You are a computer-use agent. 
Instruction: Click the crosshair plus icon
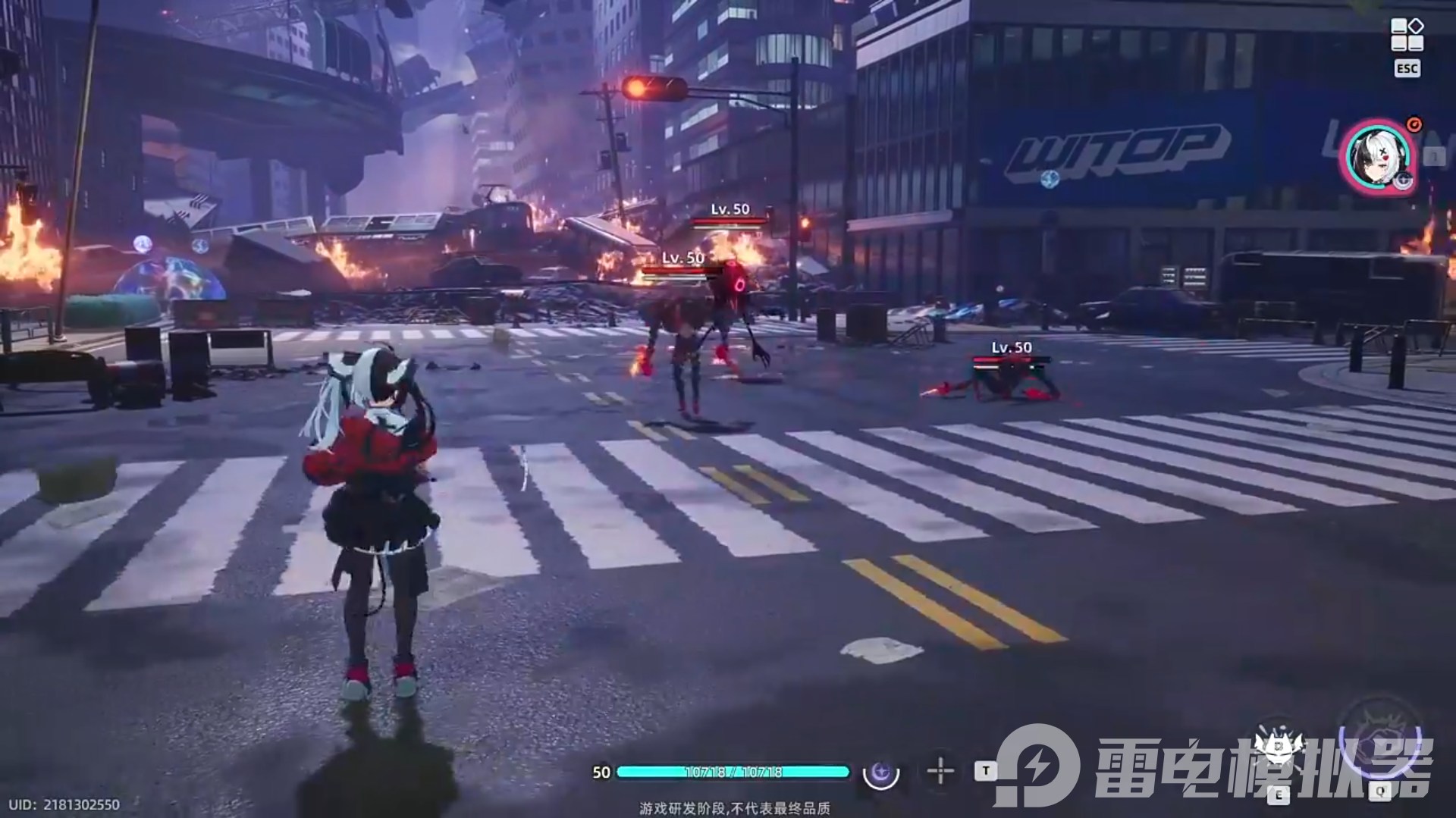click(940, 771)
